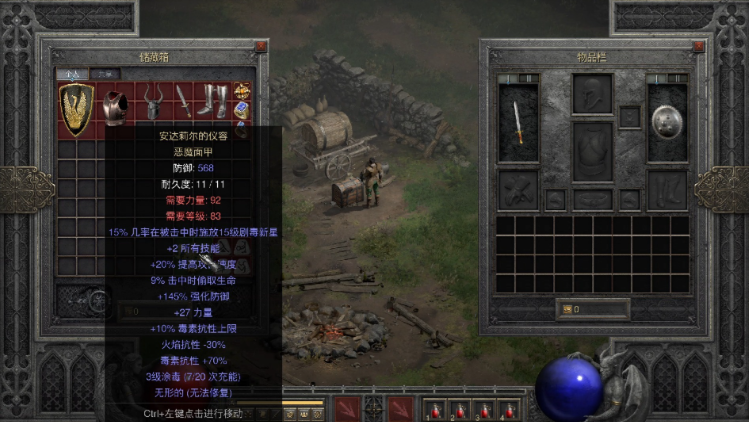Use the first belt health potion
The width and height of the screenshot is (749, 422).
click(x=437, y=408)
